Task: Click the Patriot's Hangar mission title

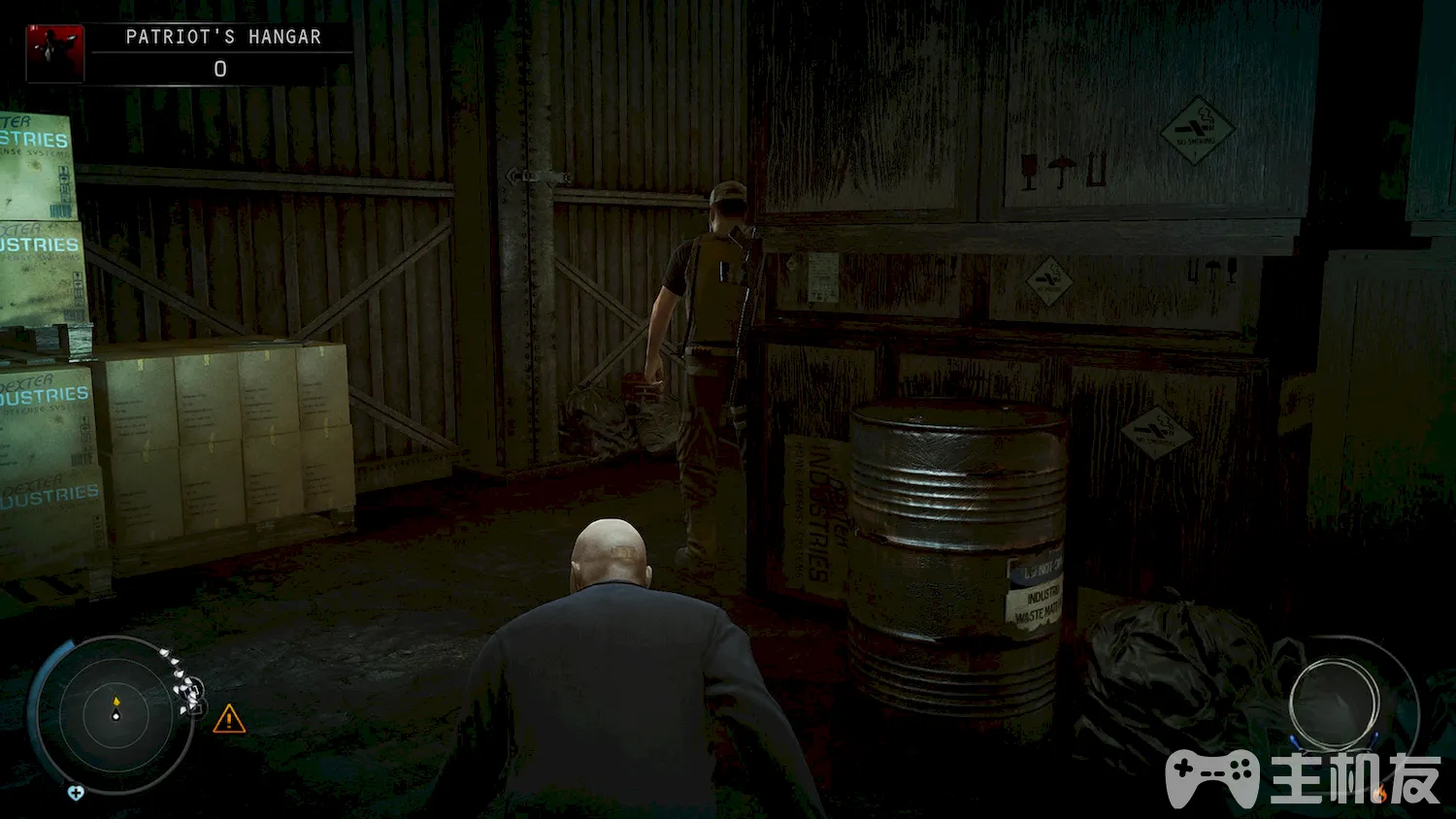Action: pyautogui.click(x=223, y=37)
